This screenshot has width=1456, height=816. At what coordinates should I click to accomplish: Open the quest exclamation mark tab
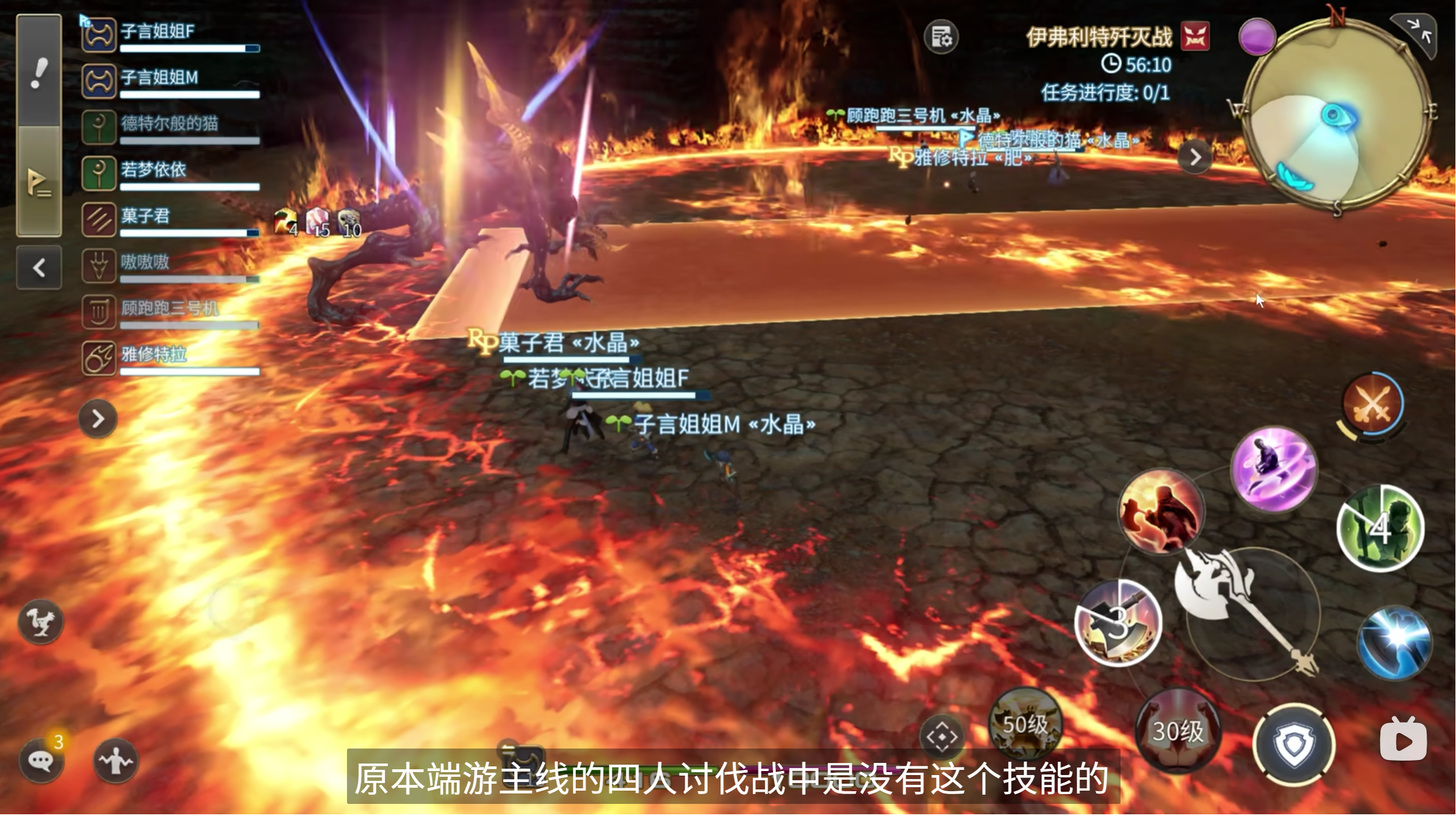point(39,72)
